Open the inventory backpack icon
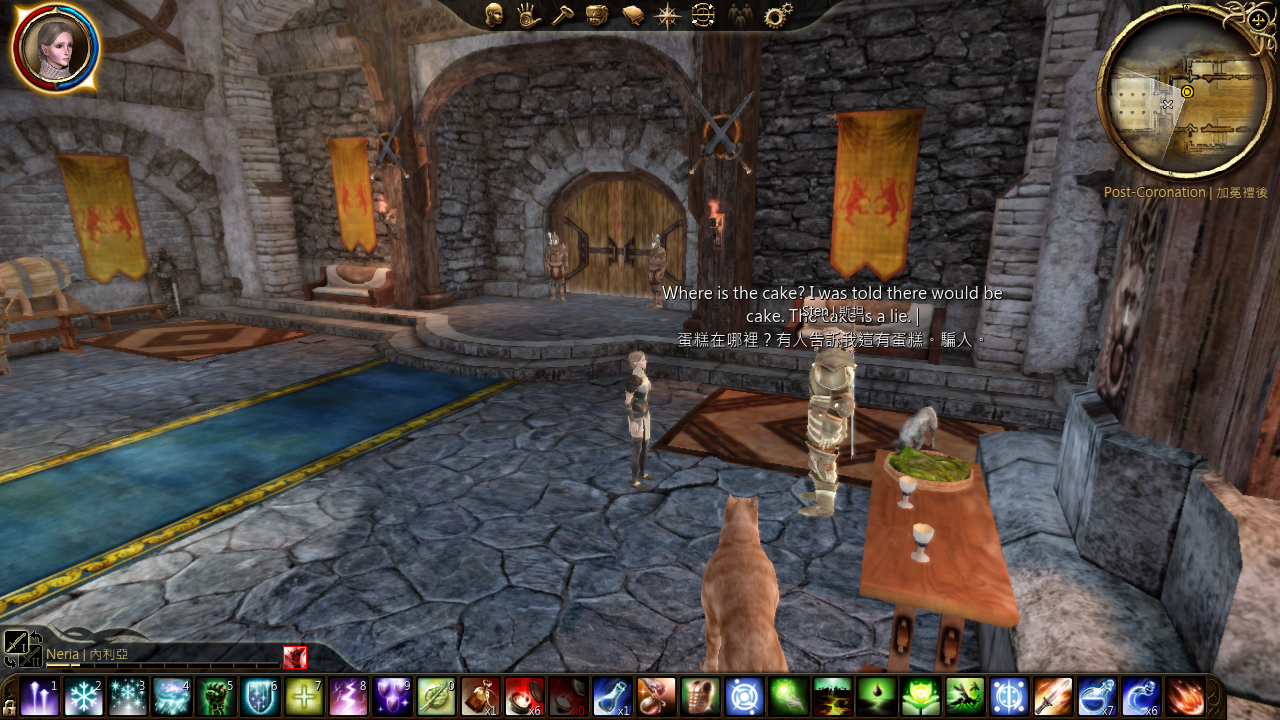 [x=597, y=15]
